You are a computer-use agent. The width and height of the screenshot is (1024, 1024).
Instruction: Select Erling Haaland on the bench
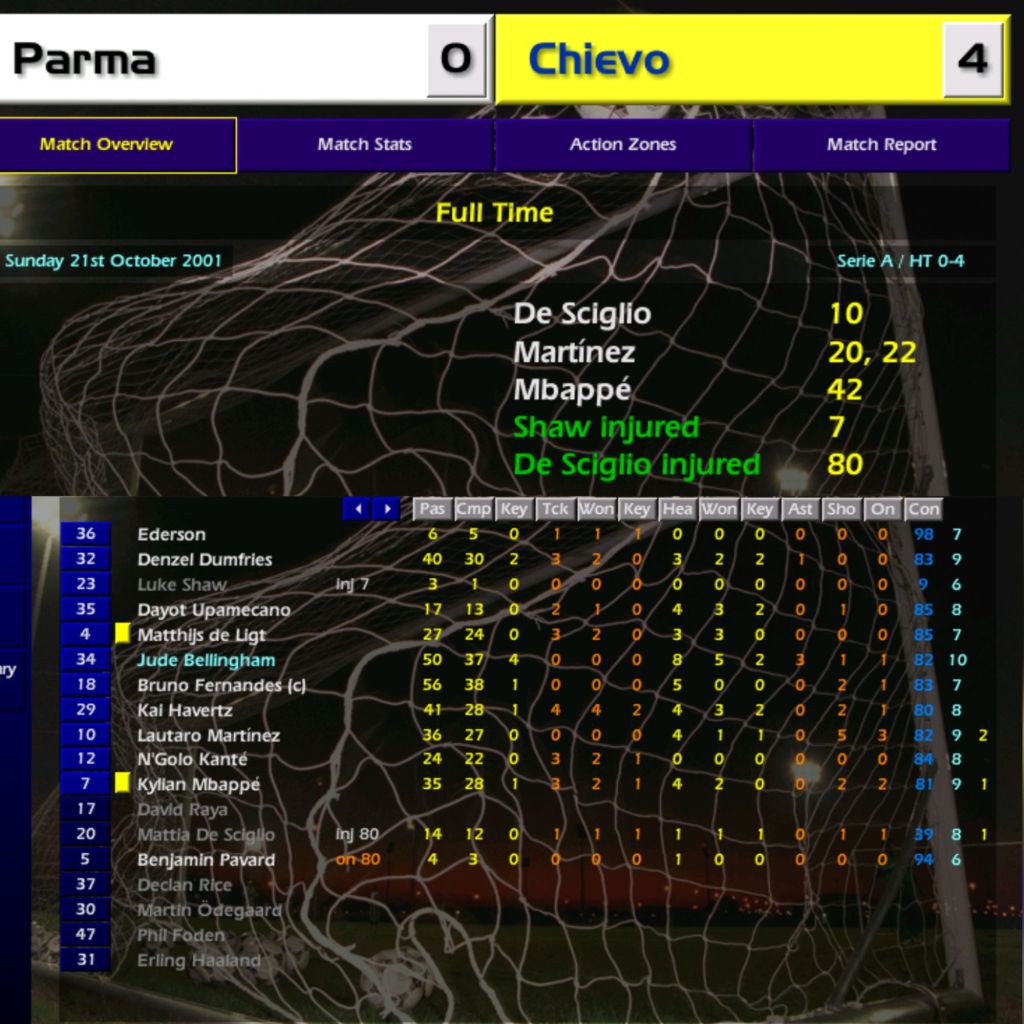coord(198,961)
